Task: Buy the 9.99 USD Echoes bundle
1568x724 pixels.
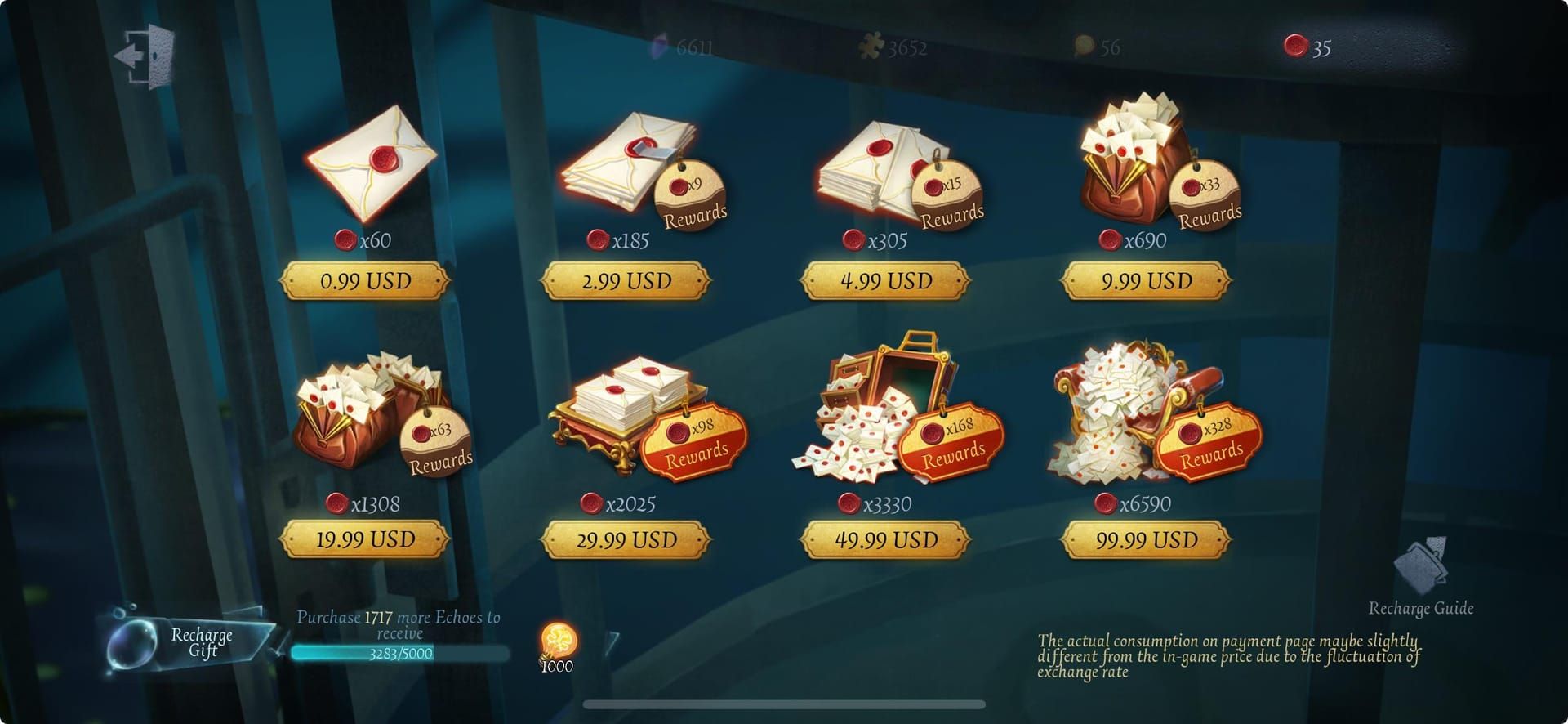Action: [1141, 280]
